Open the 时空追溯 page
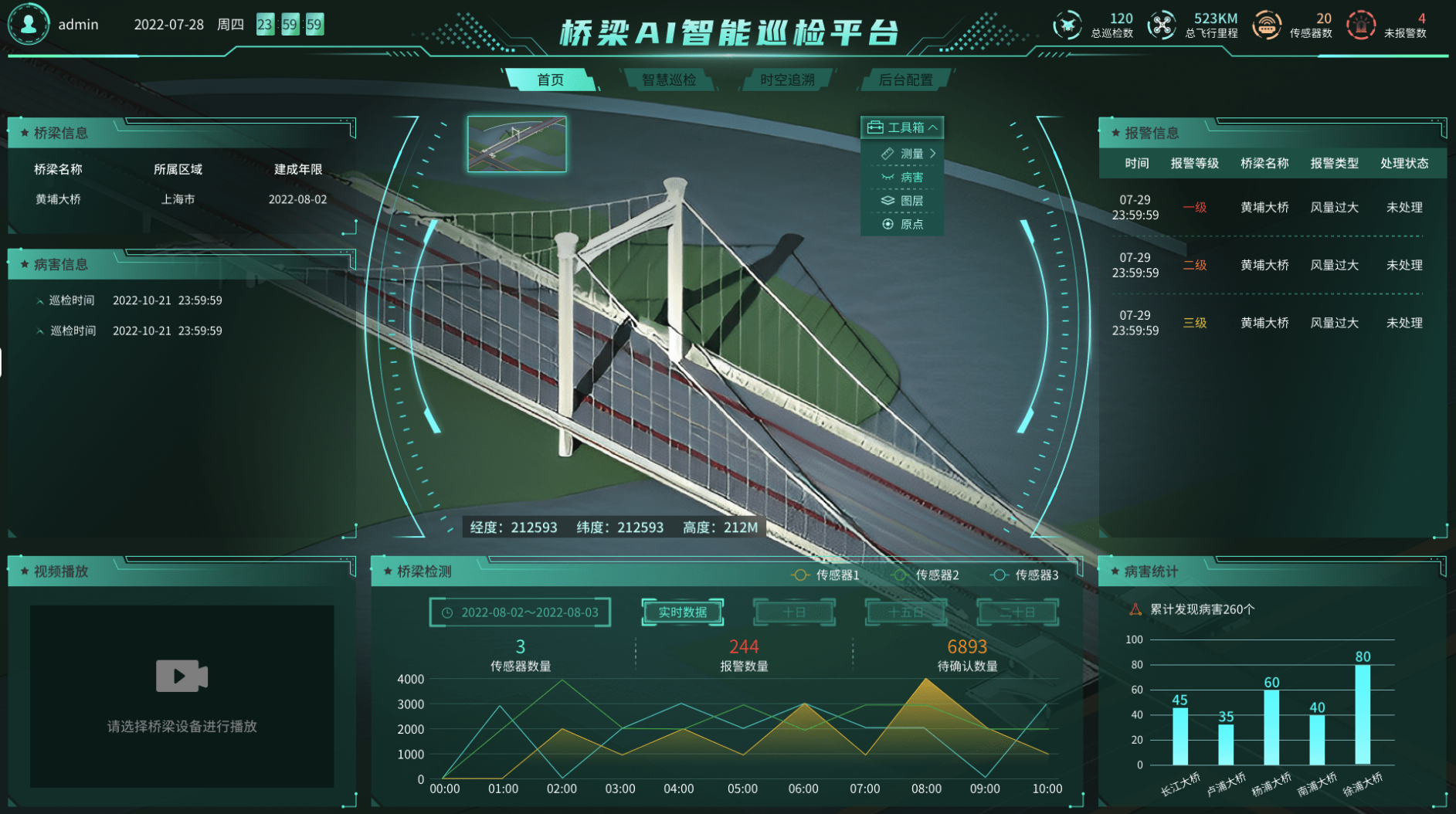1456x814 pixels. coord(788,78)
